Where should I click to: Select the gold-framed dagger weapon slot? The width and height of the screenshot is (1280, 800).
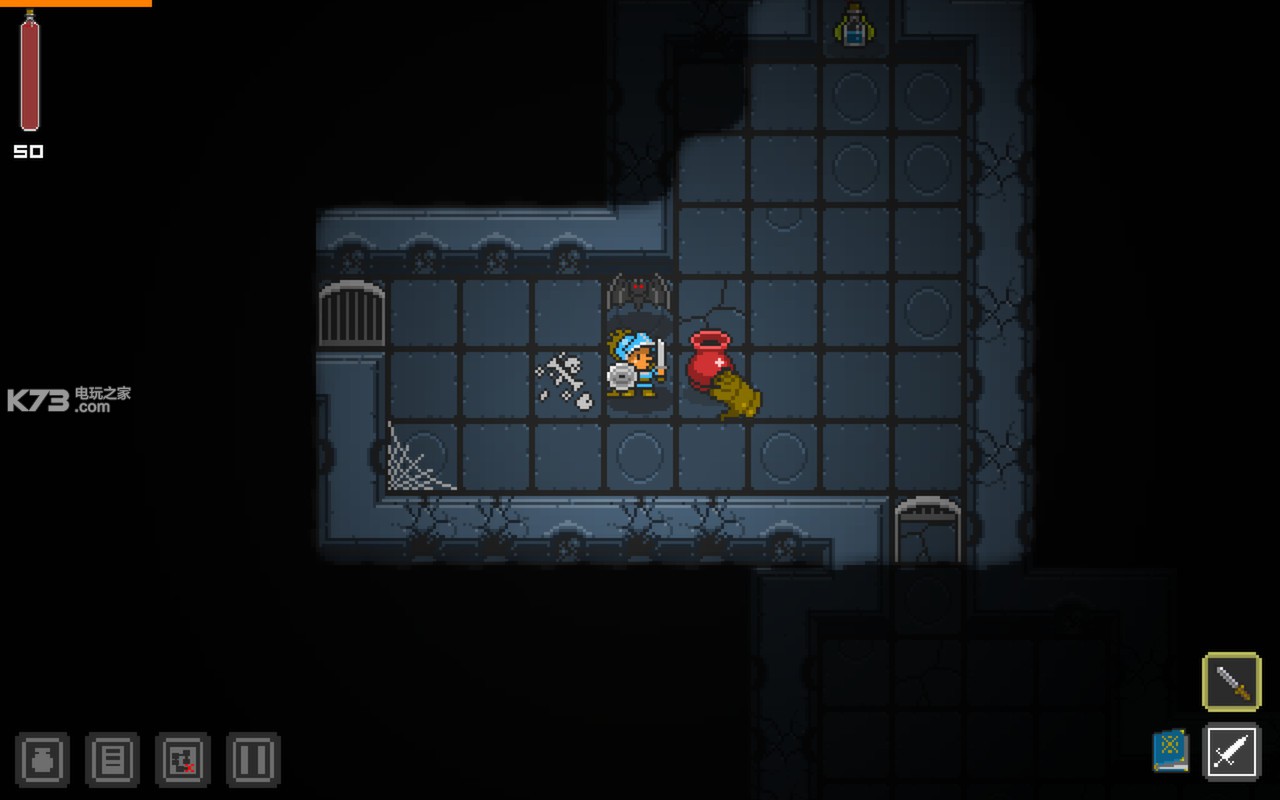[x=1231, y=682]
